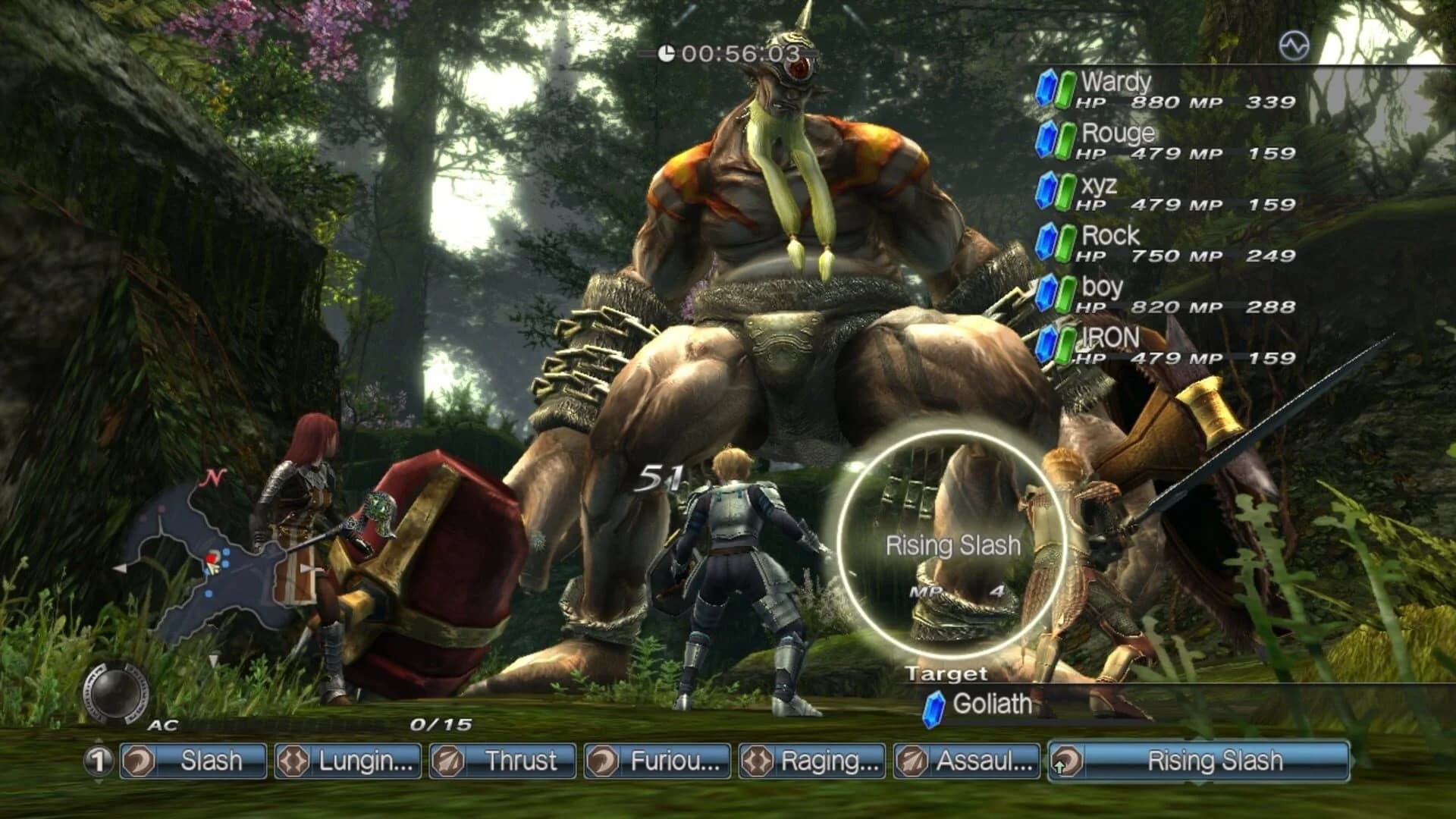Click the Thrust skill icon on hotbar
This screenshot has width=1456, height=819.
pyautogui.click(x=447, y=760)
